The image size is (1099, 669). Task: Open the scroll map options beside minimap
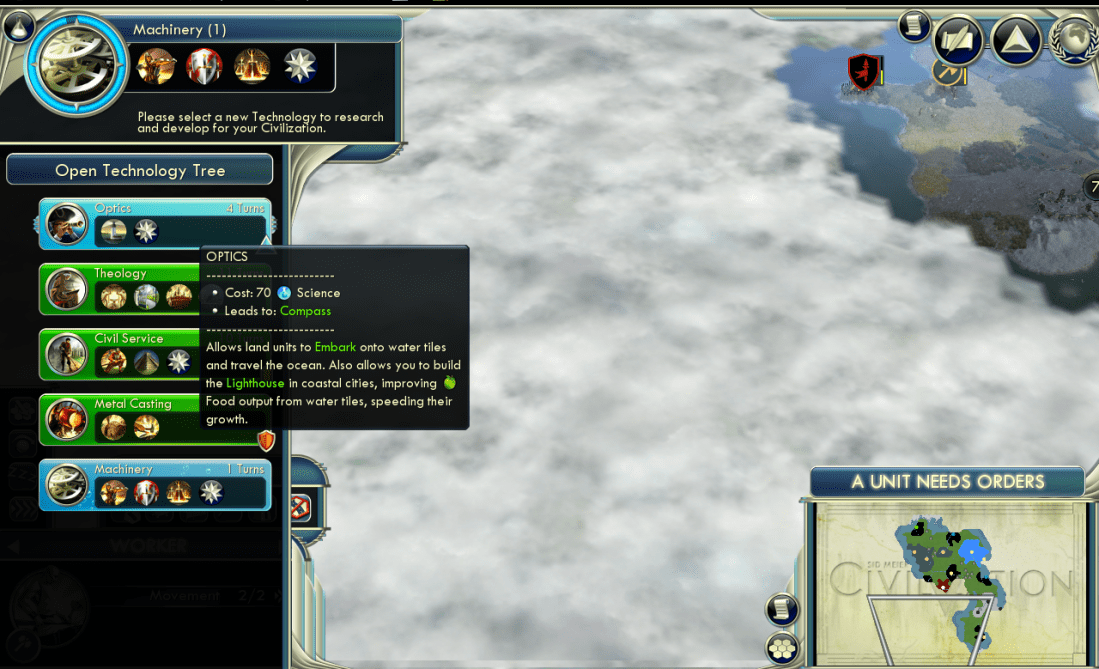coord(782,609)
